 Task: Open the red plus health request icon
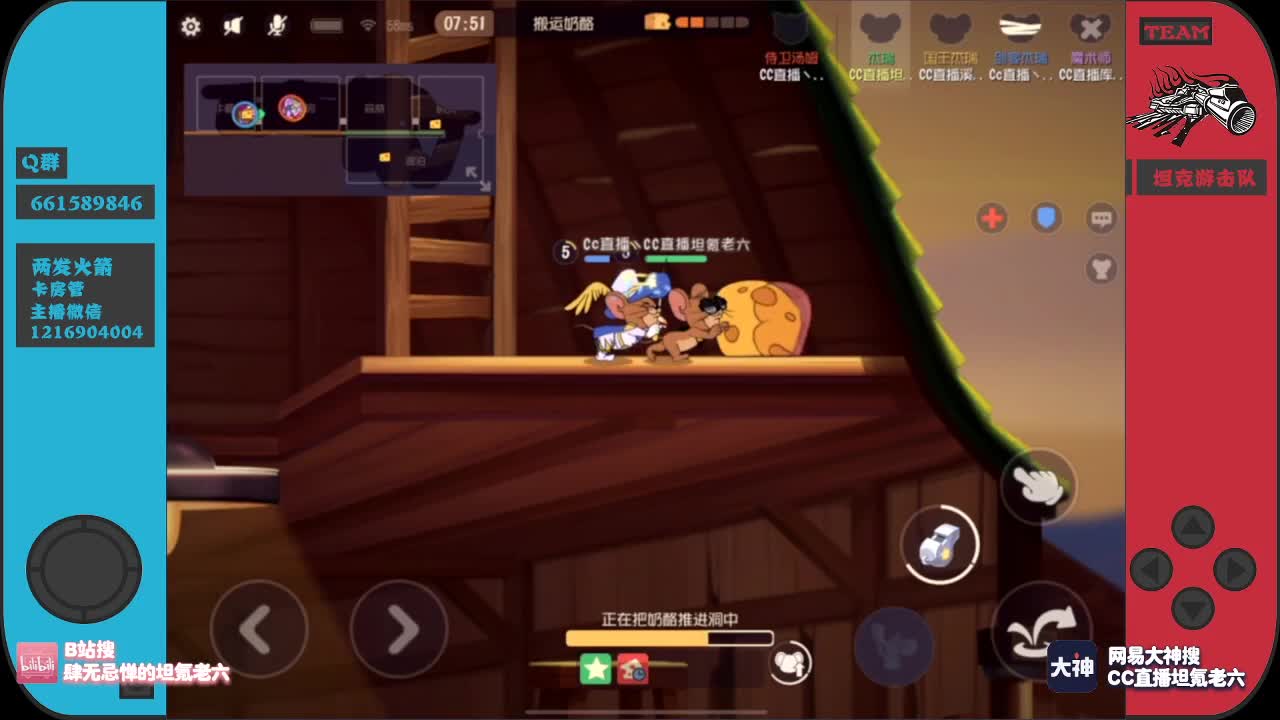pyautogui.click(x=991, y=218)
